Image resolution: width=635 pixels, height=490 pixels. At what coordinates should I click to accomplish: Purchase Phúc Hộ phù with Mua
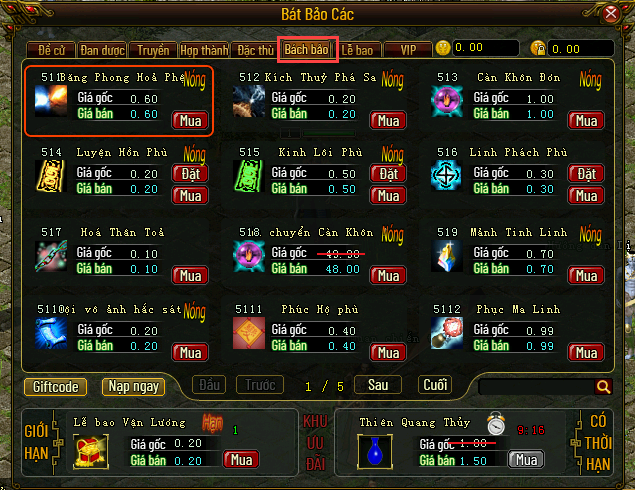click(388, 352)
